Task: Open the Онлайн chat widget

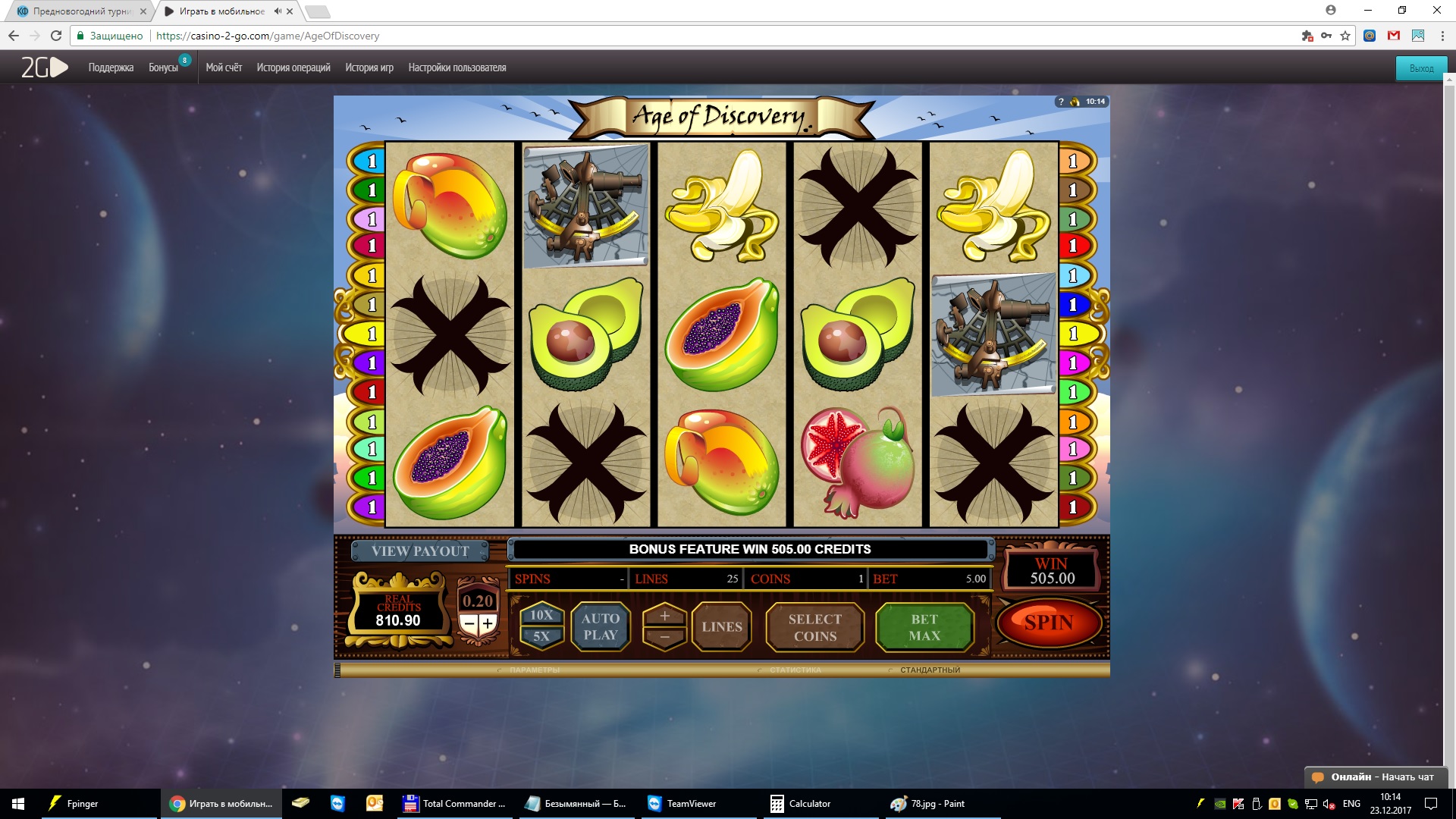Action: (x=1373, y=777)
